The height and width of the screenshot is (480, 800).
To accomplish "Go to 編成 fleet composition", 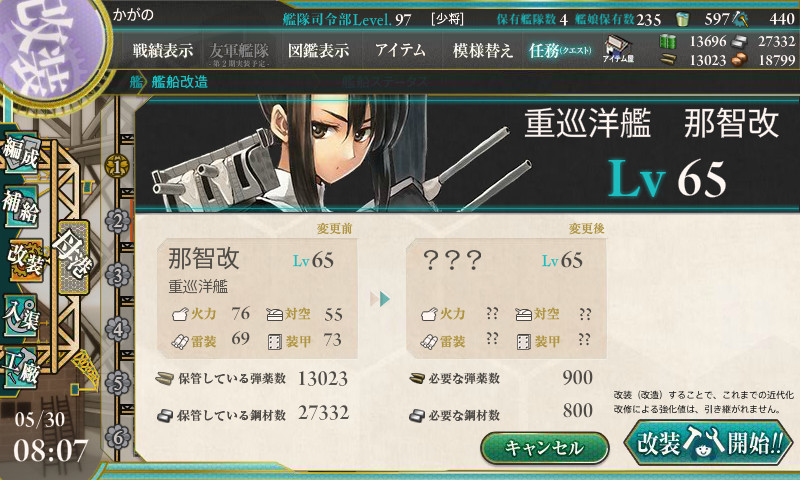I will 24,158.
